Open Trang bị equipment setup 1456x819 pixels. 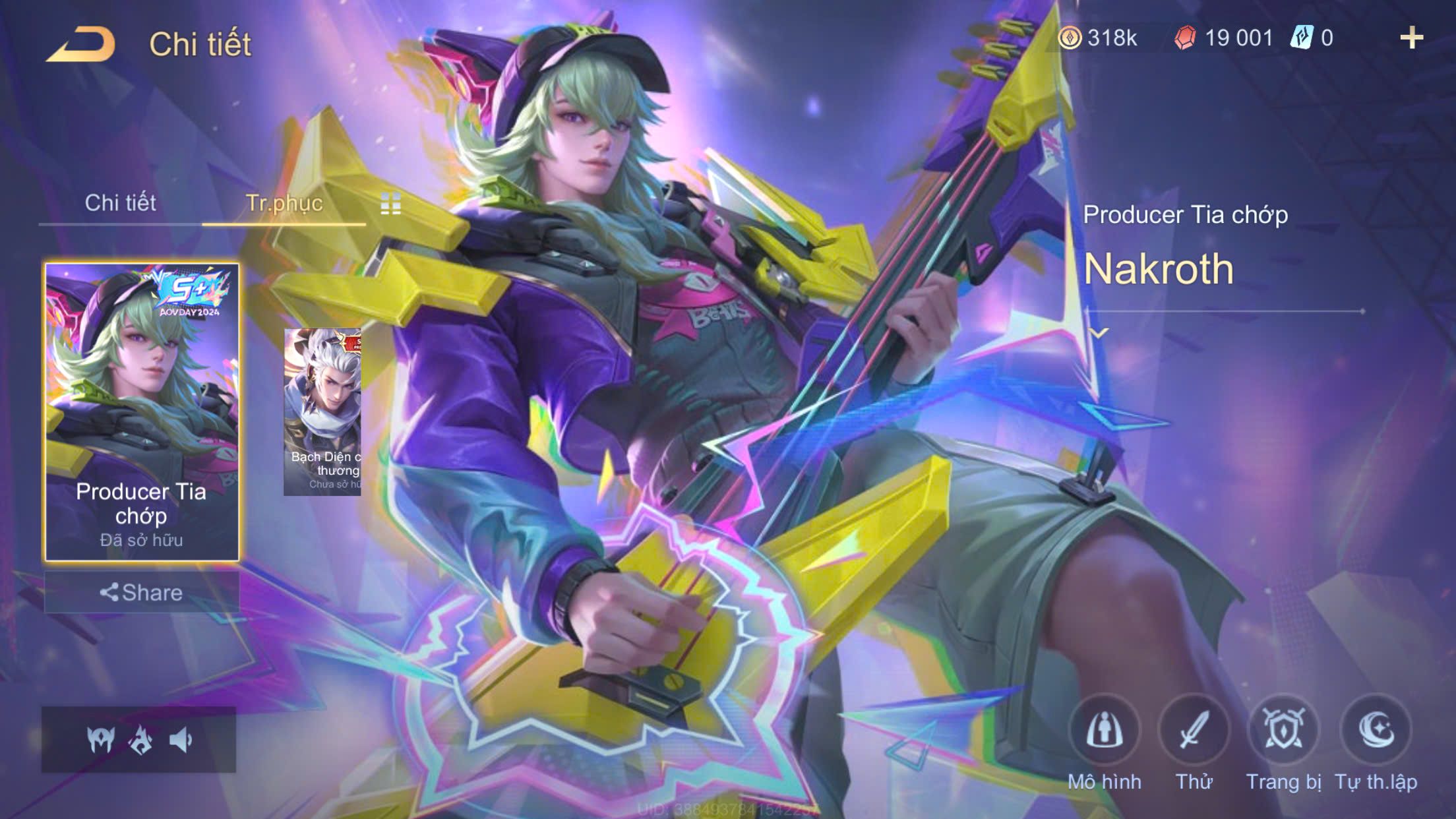point(1283,731)
